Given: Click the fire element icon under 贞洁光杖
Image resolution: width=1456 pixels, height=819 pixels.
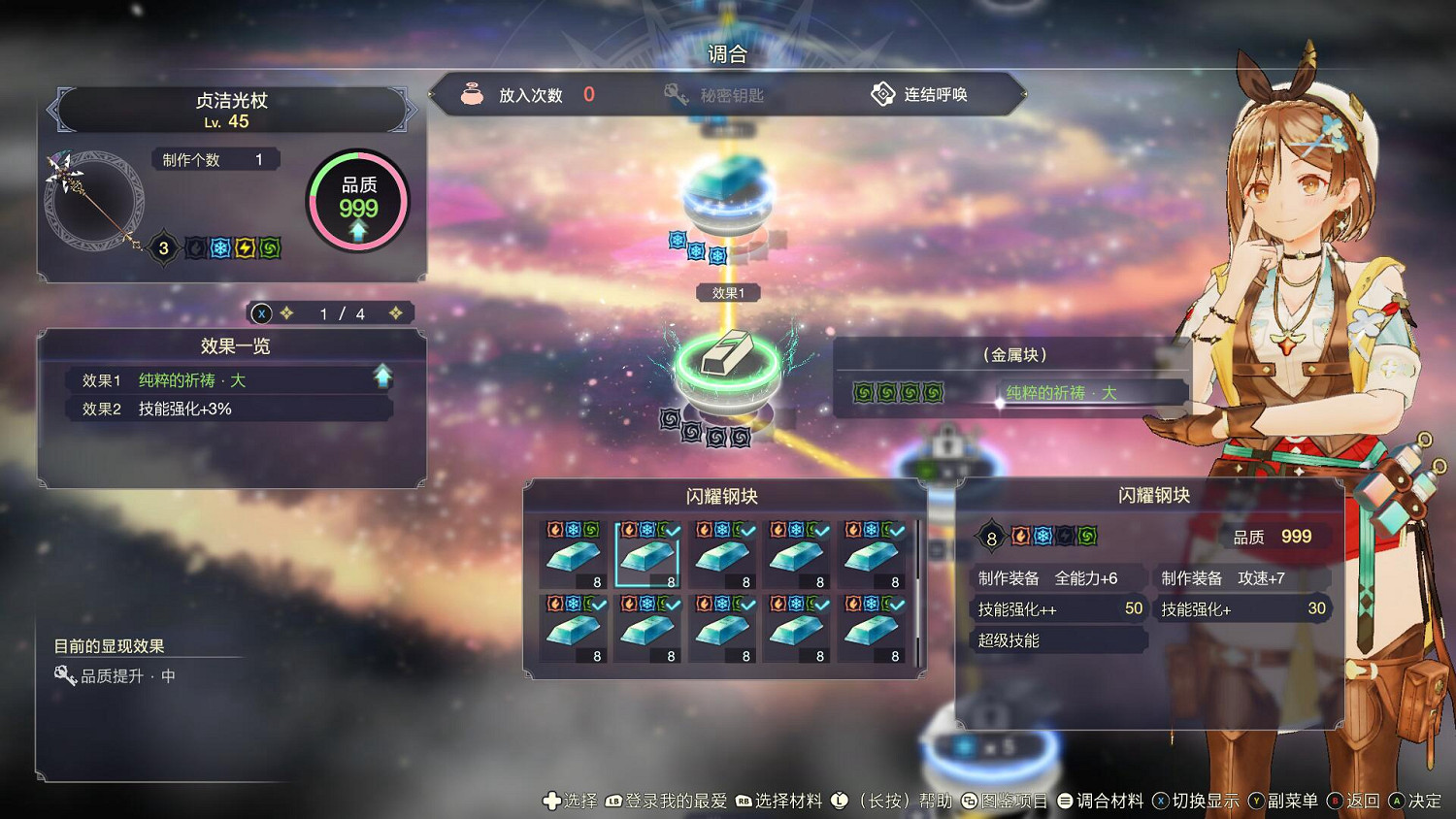Looking at the screenshot, I should tap(194, 247).
